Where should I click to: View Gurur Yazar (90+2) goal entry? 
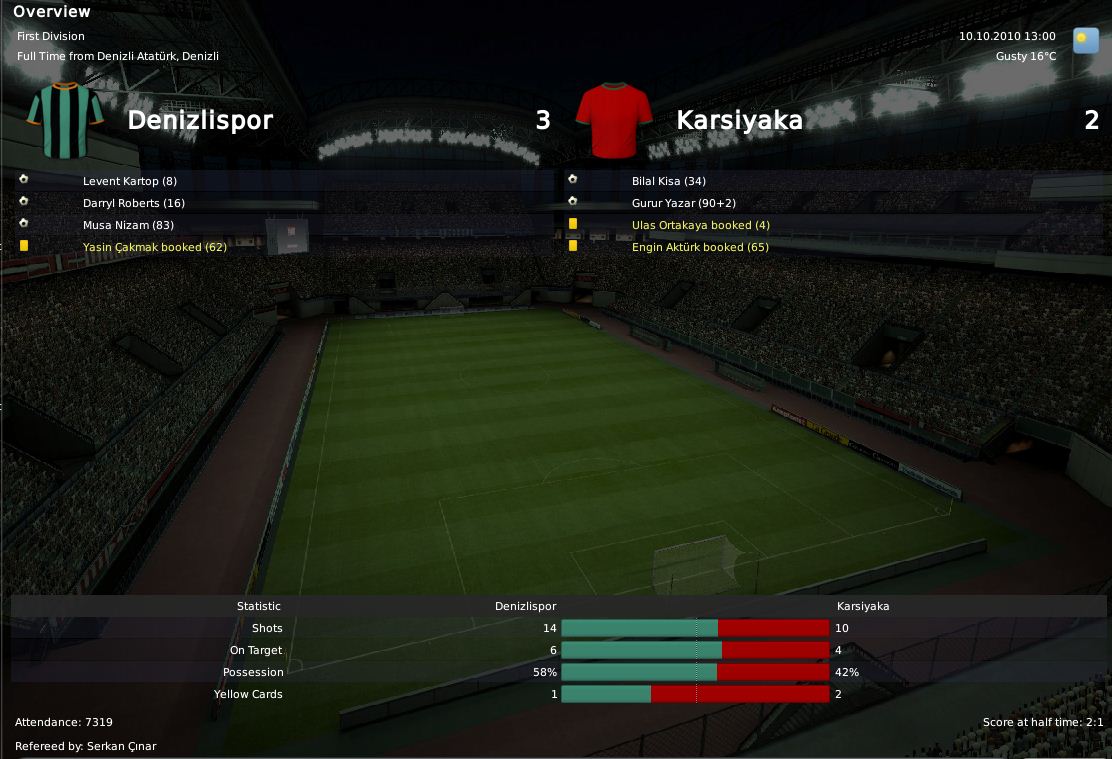(684, 203)
